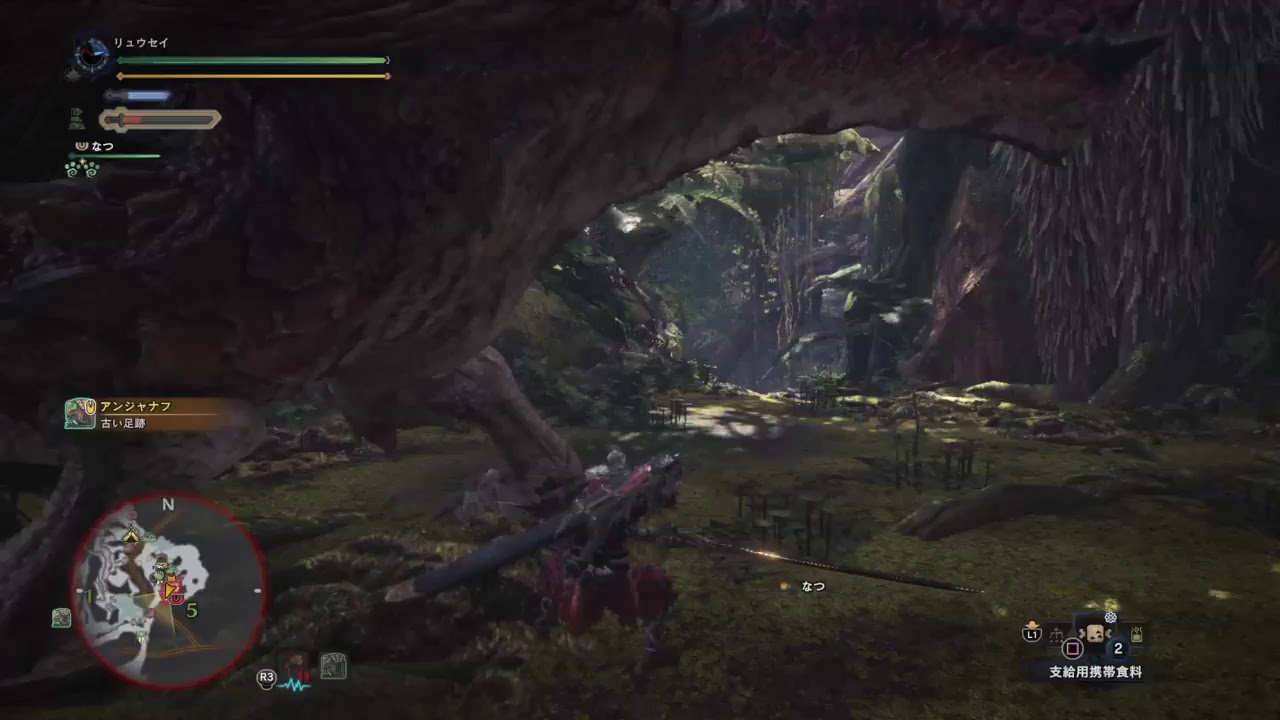This screenshot has height=720, width=1280.
Task: Toggle the L1 item cycling prompt
Action: (1032, 633)
